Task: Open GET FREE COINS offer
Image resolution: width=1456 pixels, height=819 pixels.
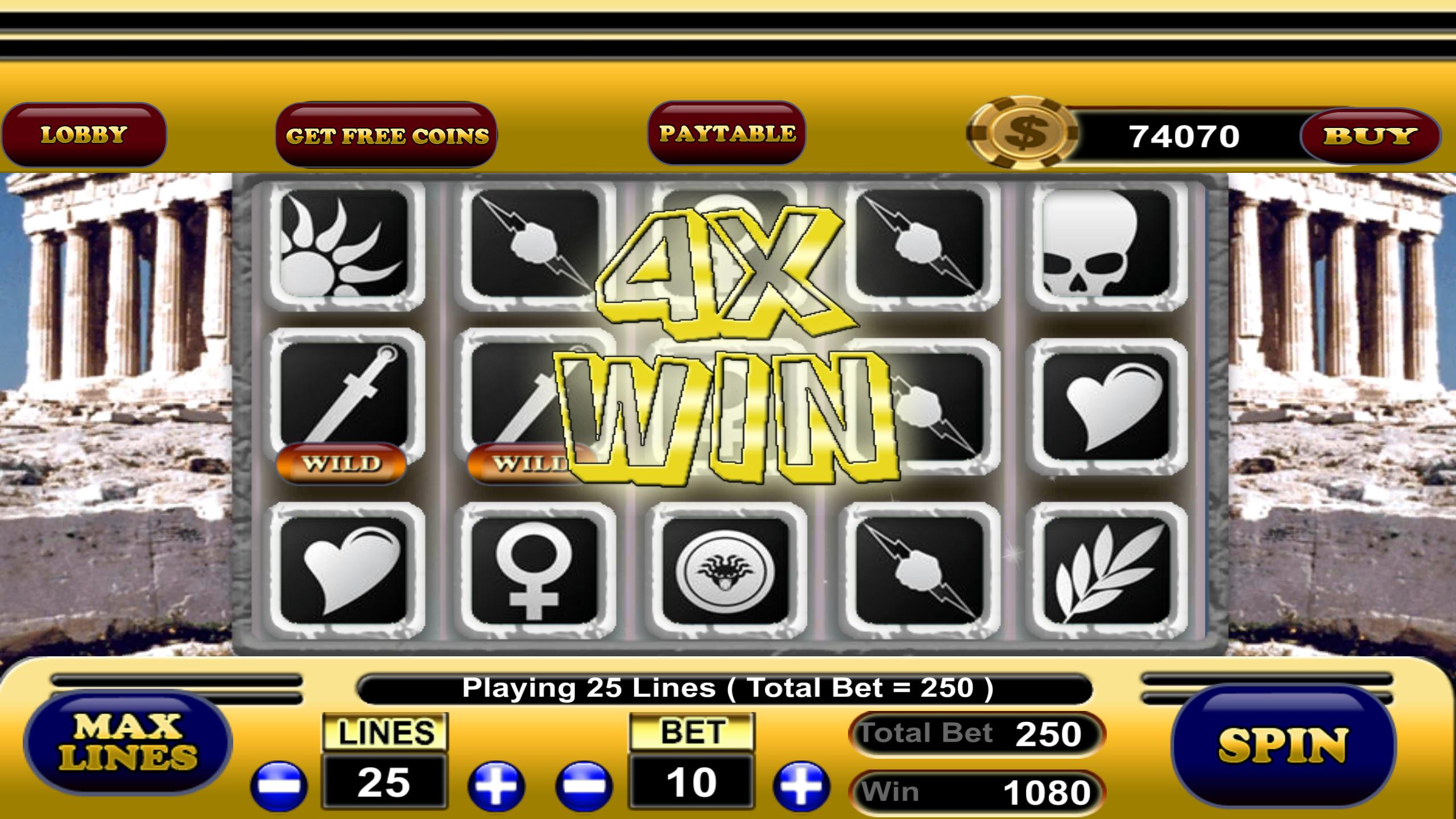Action: 390,135
